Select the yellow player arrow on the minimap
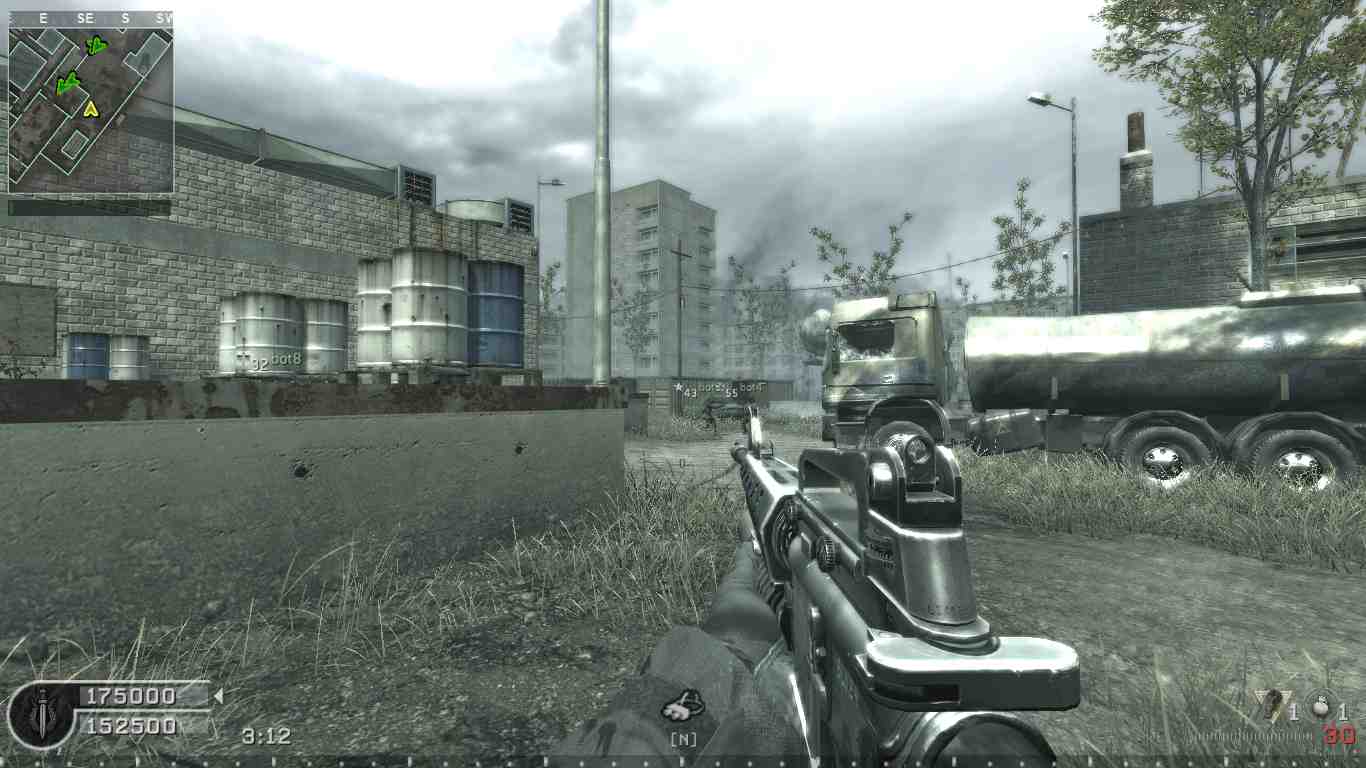Screen dimensions: 1366x768 point(91,108)
